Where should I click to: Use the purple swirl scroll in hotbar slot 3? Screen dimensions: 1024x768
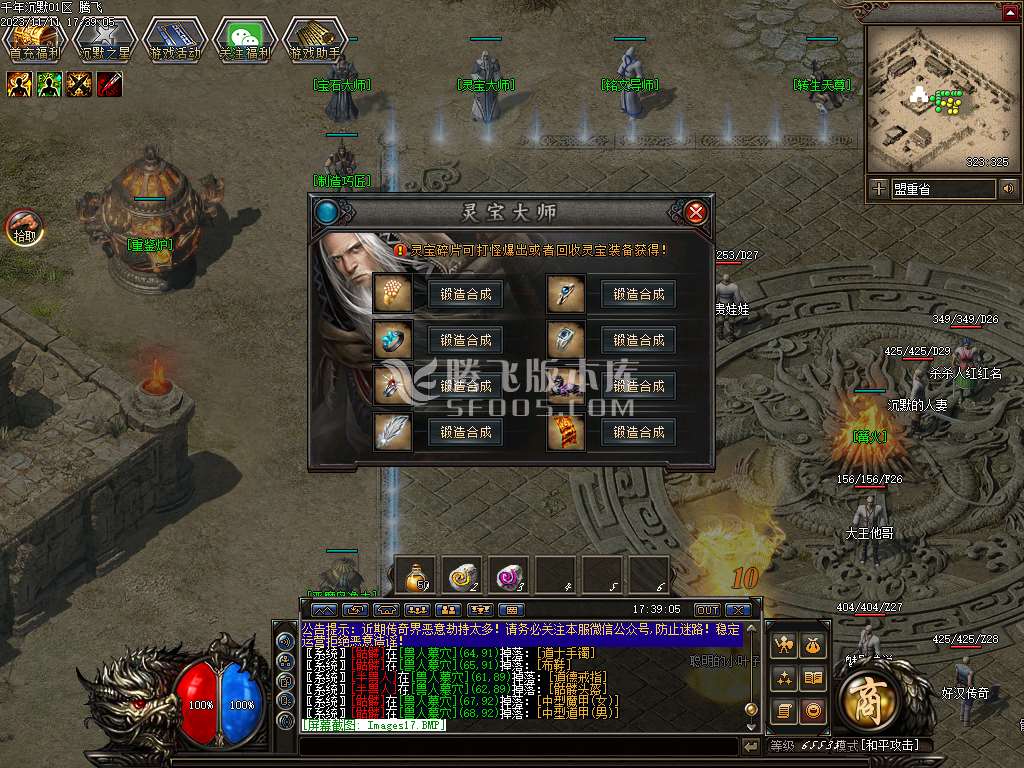pyautogui.click(x=509, y=574)
